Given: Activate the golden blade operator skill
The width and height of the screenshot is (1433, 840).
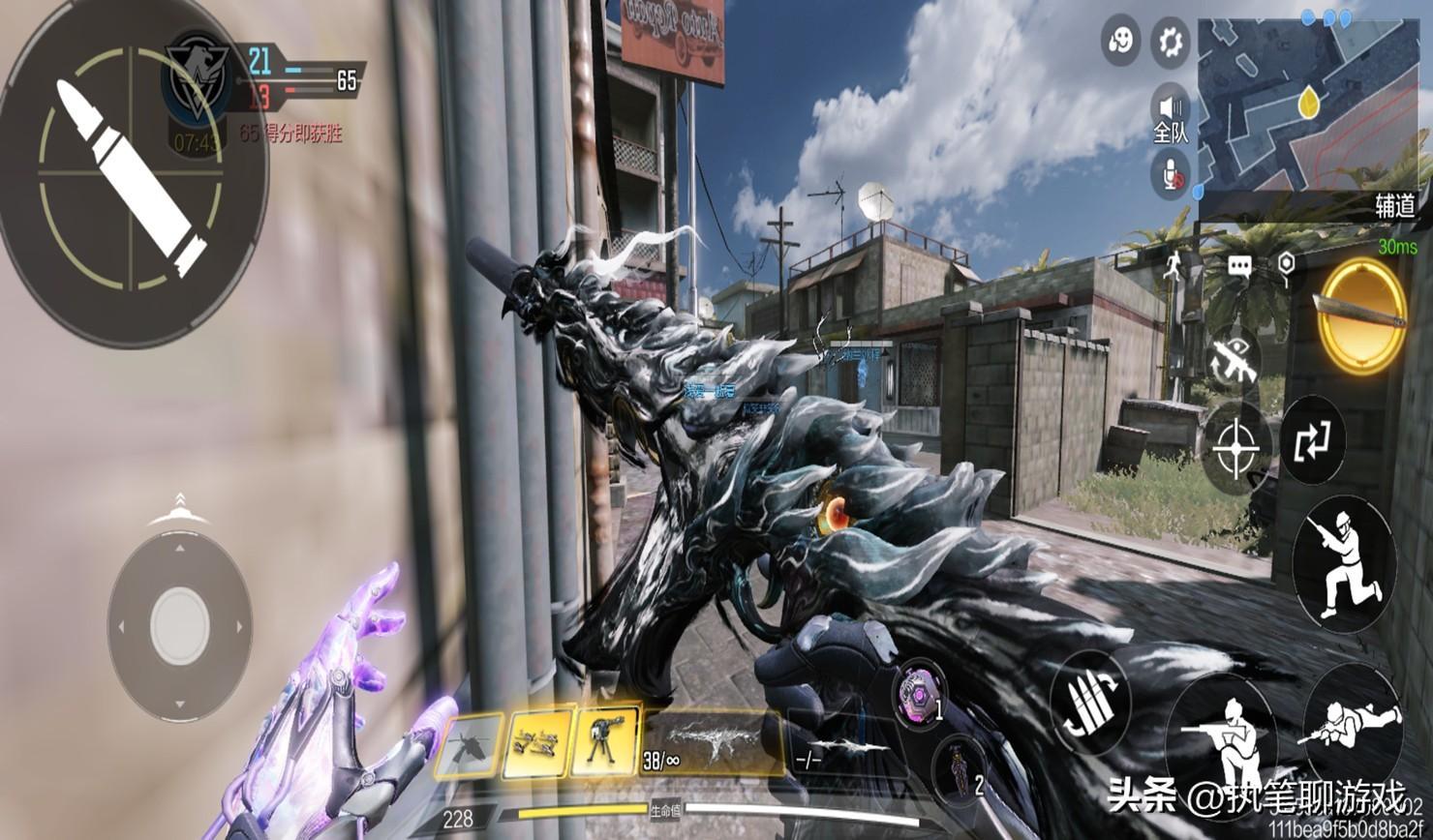Looking at the screenshot, I should click(1362, 316).
